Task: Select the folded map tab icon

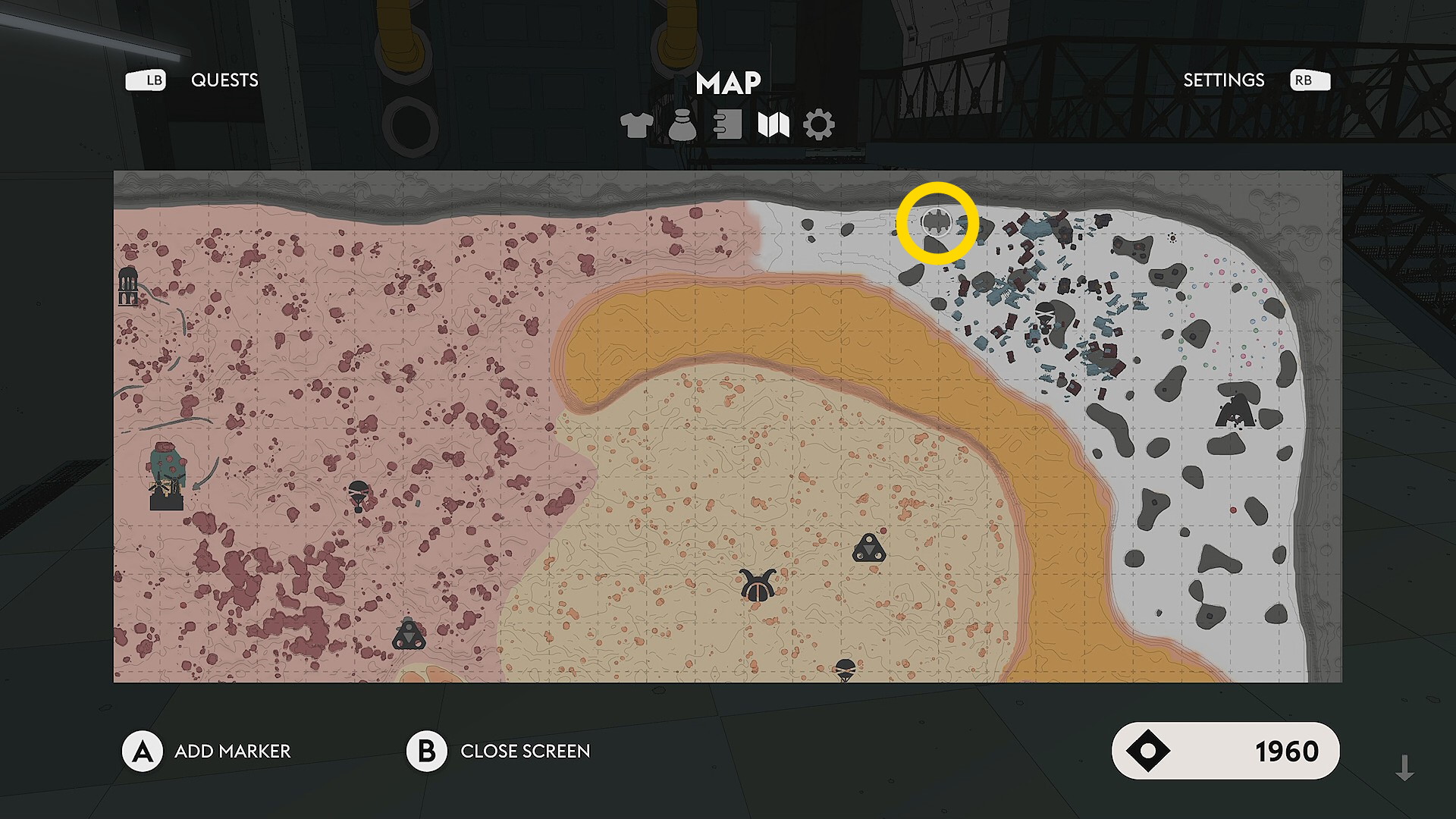Action: (773, 124)
